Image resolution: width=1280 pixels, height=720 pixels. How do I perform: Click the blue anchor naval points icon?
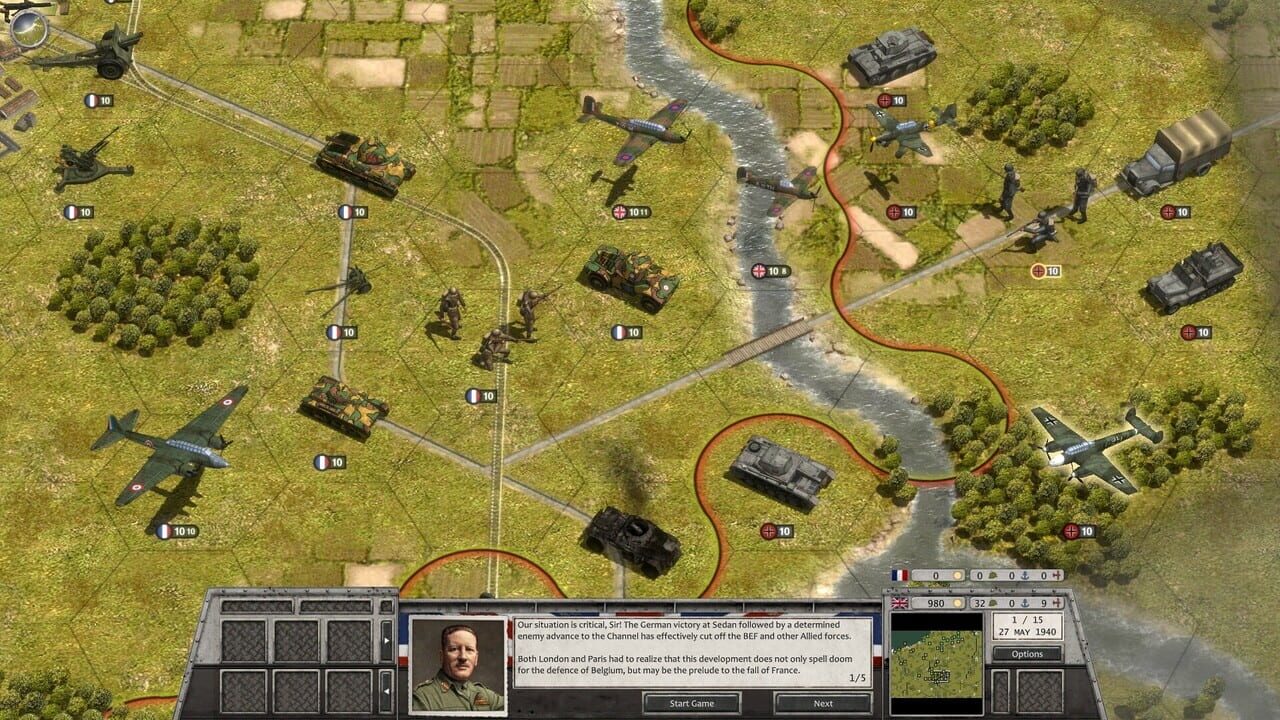[1026, 603]
